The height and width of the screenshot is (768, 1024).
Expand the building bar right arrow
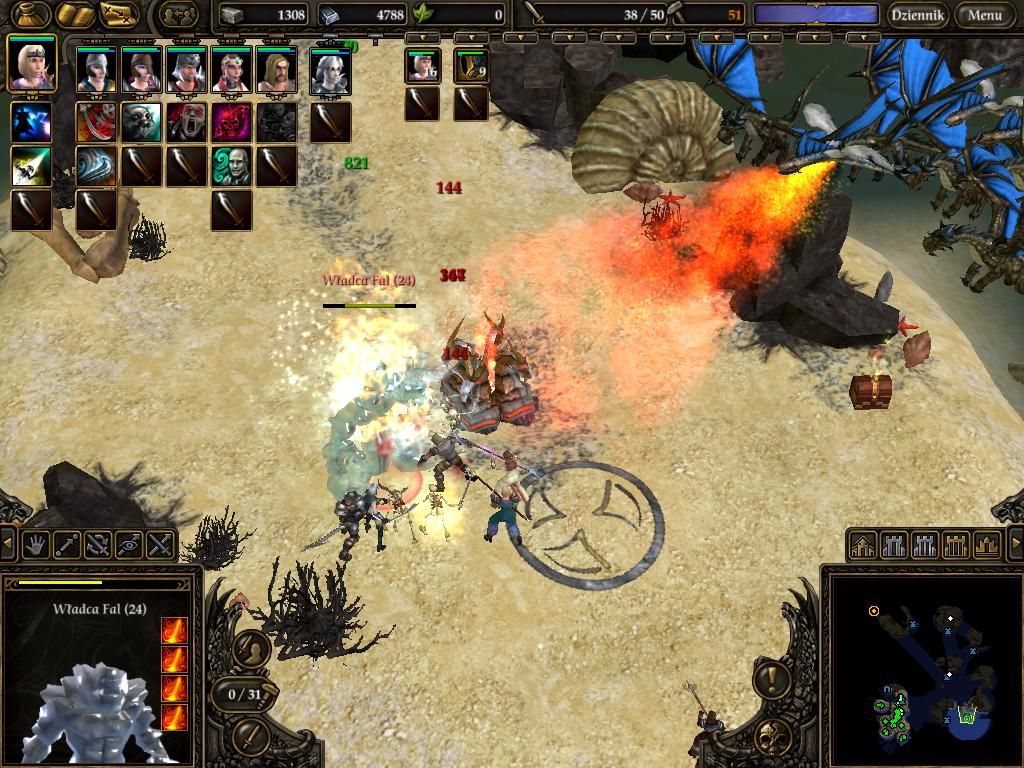click(x=1016, y=545)
